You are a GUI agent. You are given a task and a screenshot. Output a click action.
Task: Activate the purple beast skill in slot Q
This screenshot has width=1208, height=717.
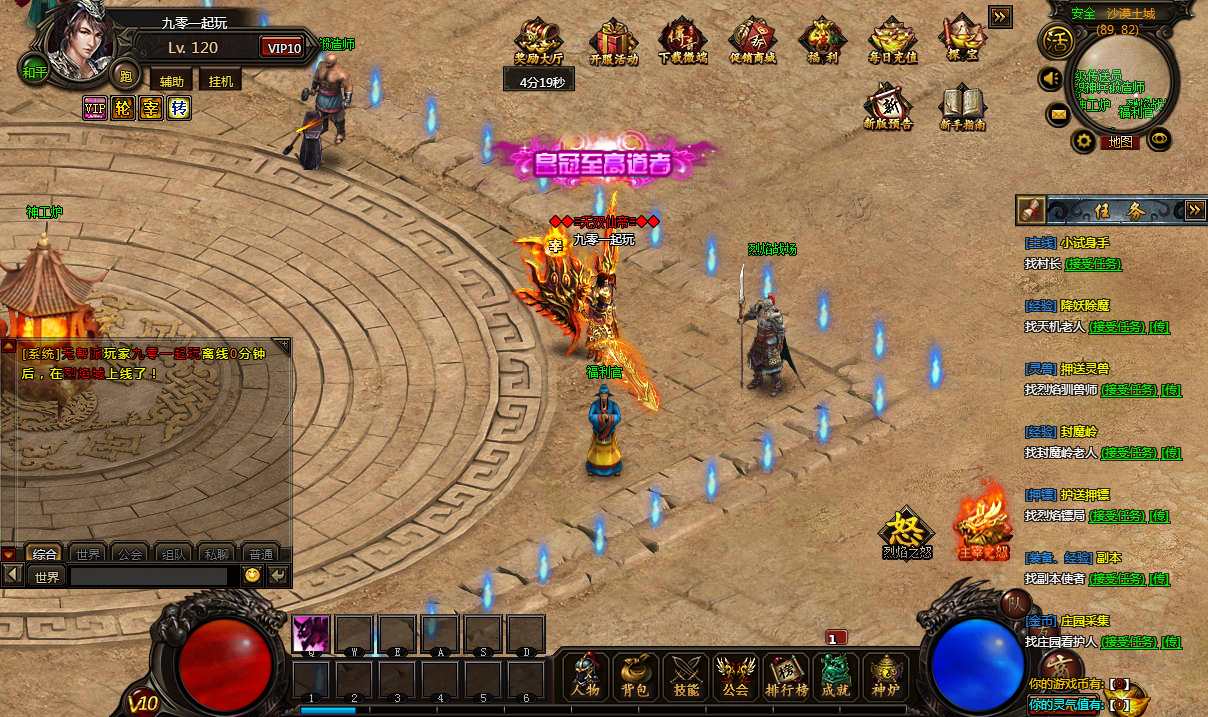point(311,633)
